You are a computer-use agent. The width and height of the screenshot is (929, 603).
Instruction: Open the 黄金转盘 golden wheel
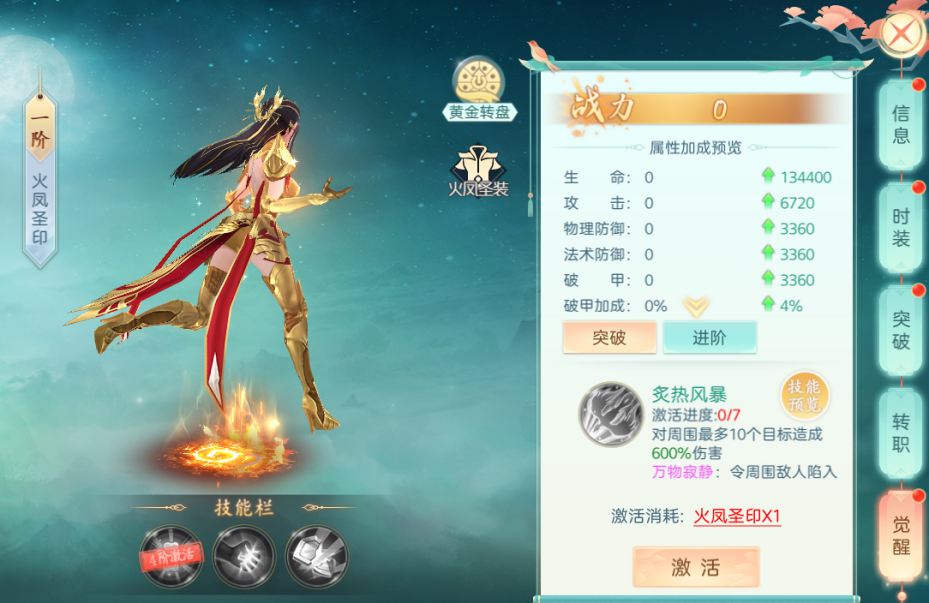point(482,88)
